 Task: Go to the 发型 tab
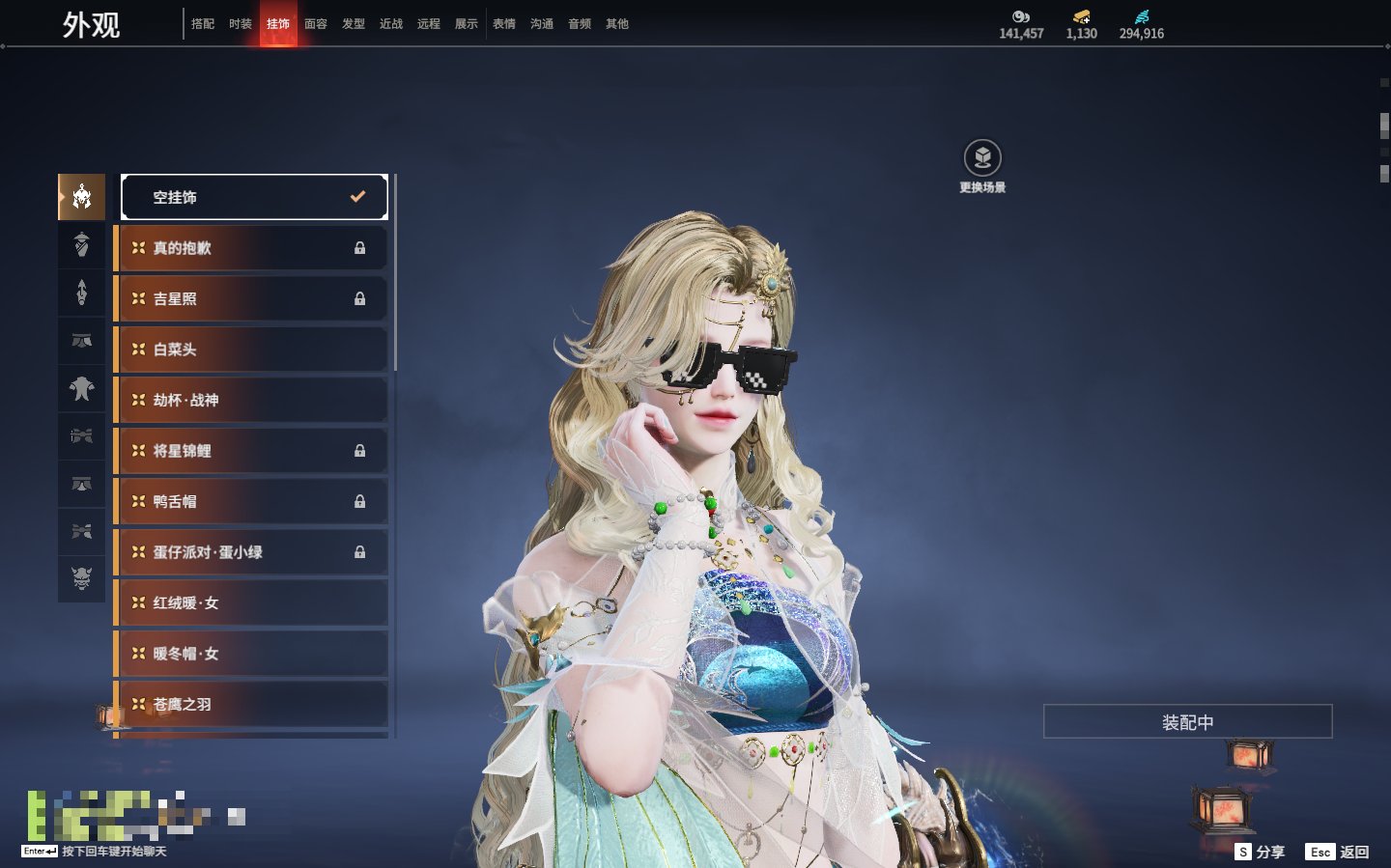(x=354, y=24)
